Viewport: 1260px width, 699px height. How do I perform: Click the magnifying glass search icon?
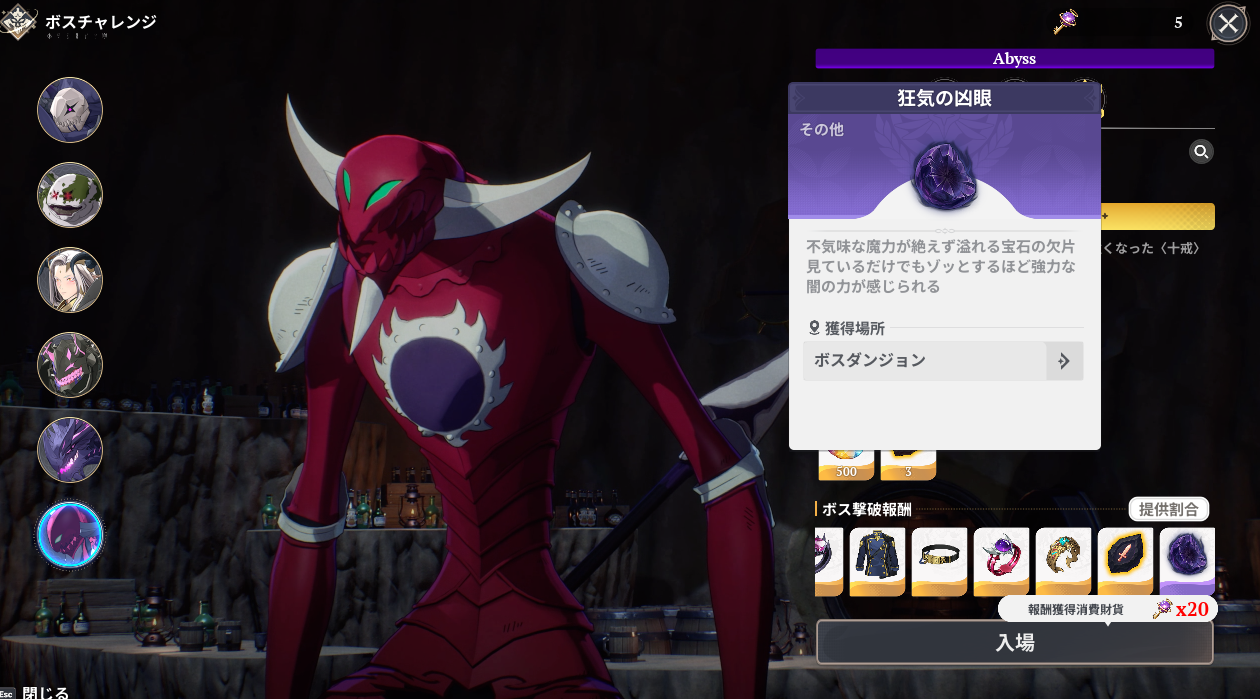click(x=1201, y=152)
